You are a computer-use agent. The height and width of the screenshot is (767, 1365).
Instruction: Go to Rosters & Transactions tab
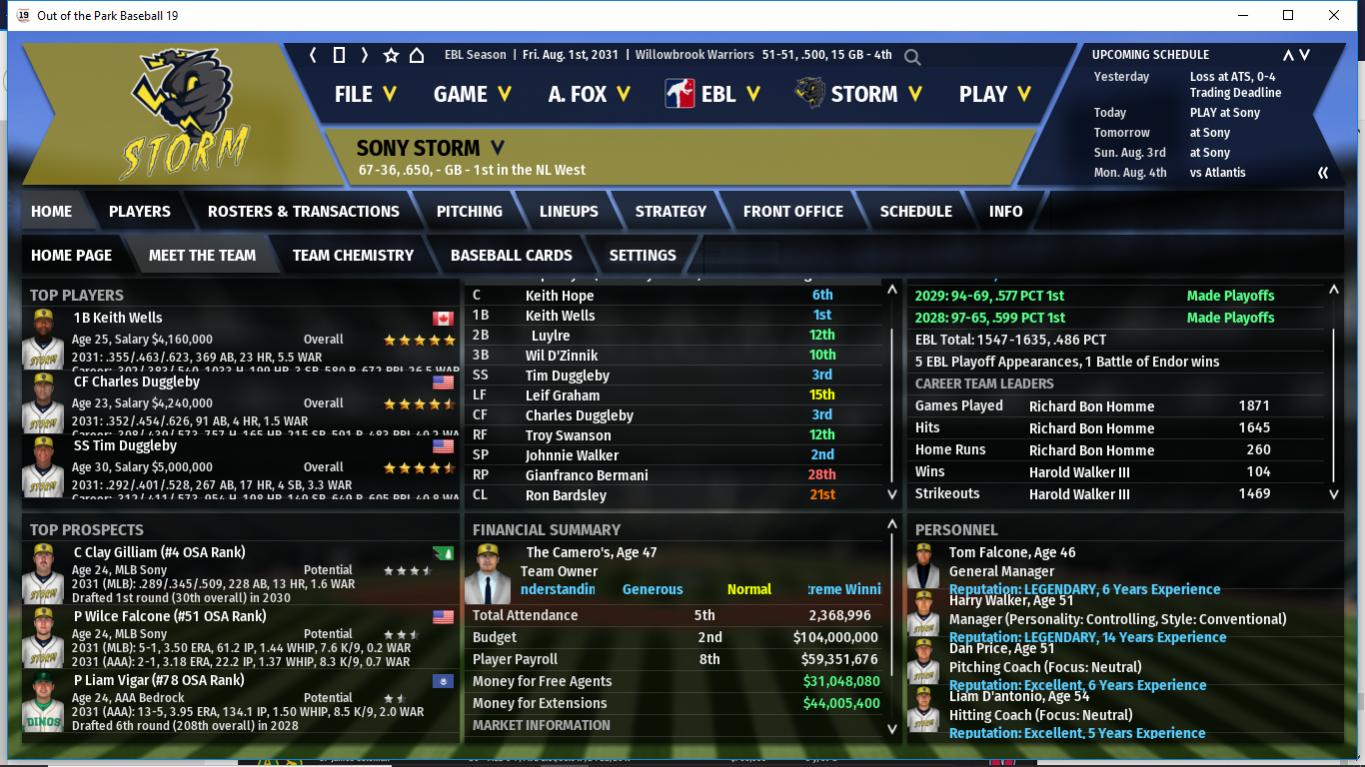tap(303, 211)
